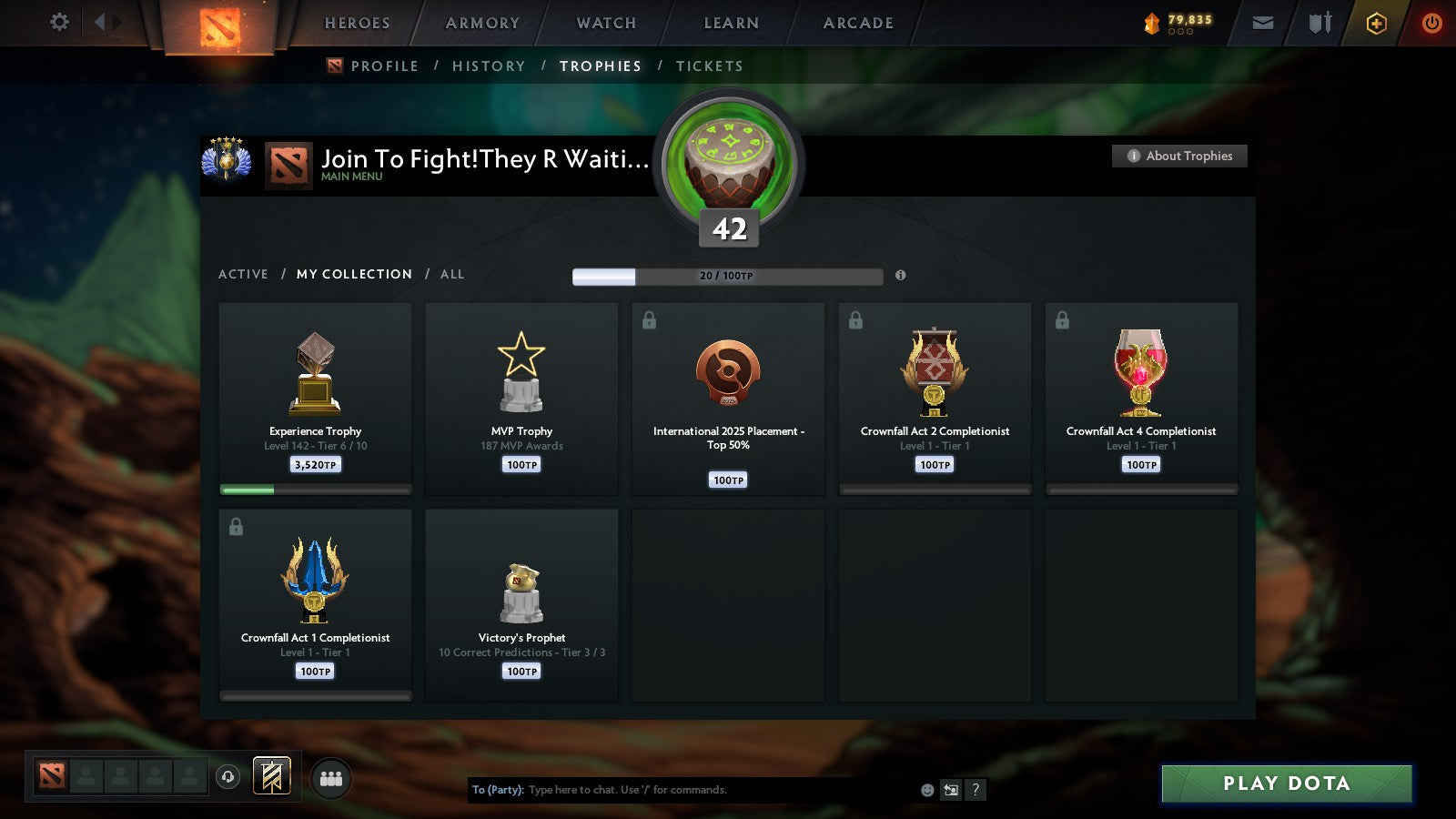
Task: Open the ACTIVE trophy filter link
Action: coord(243,274)
